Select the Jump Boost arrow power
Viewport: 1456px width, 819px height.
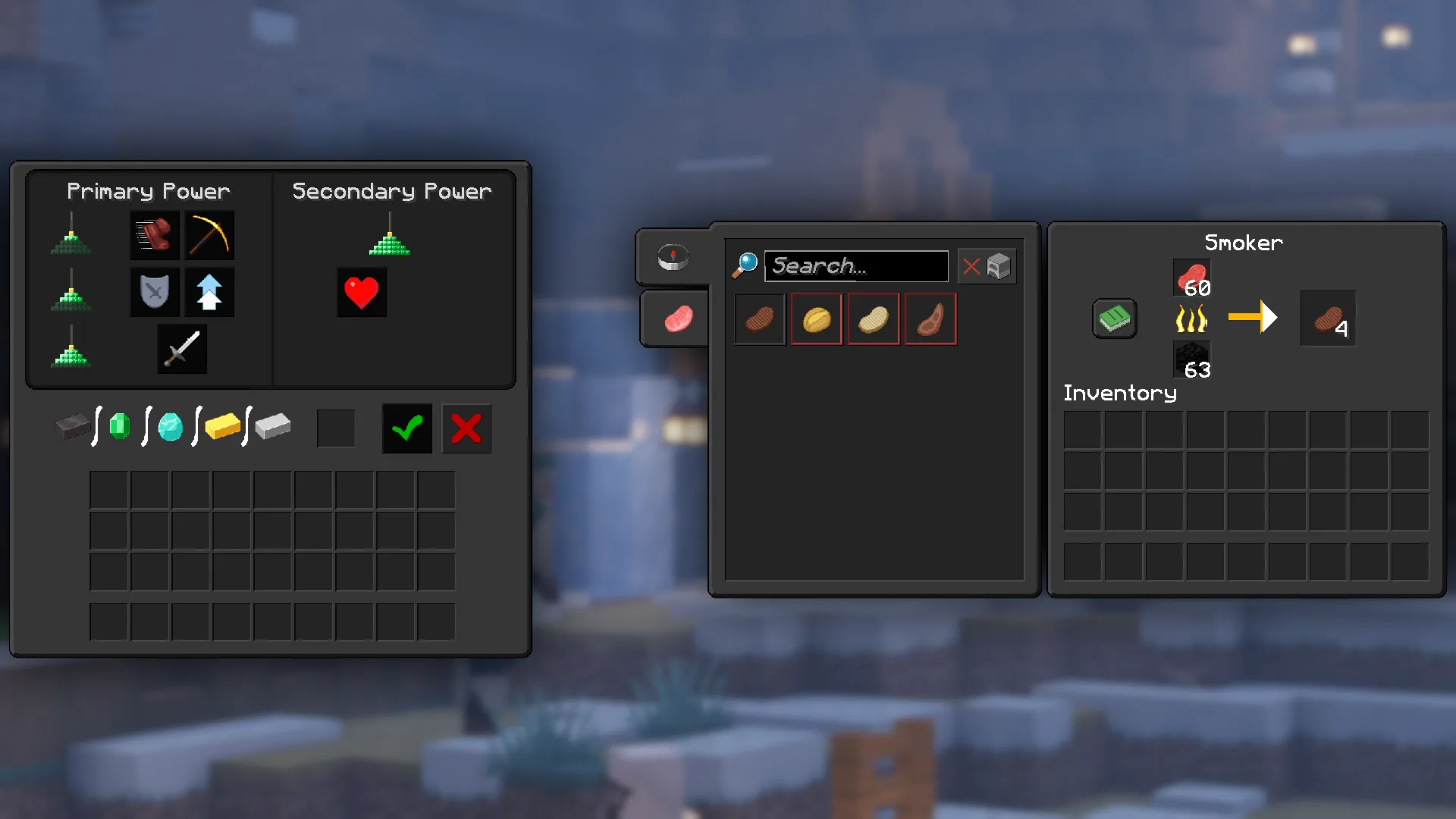(209, 292)
